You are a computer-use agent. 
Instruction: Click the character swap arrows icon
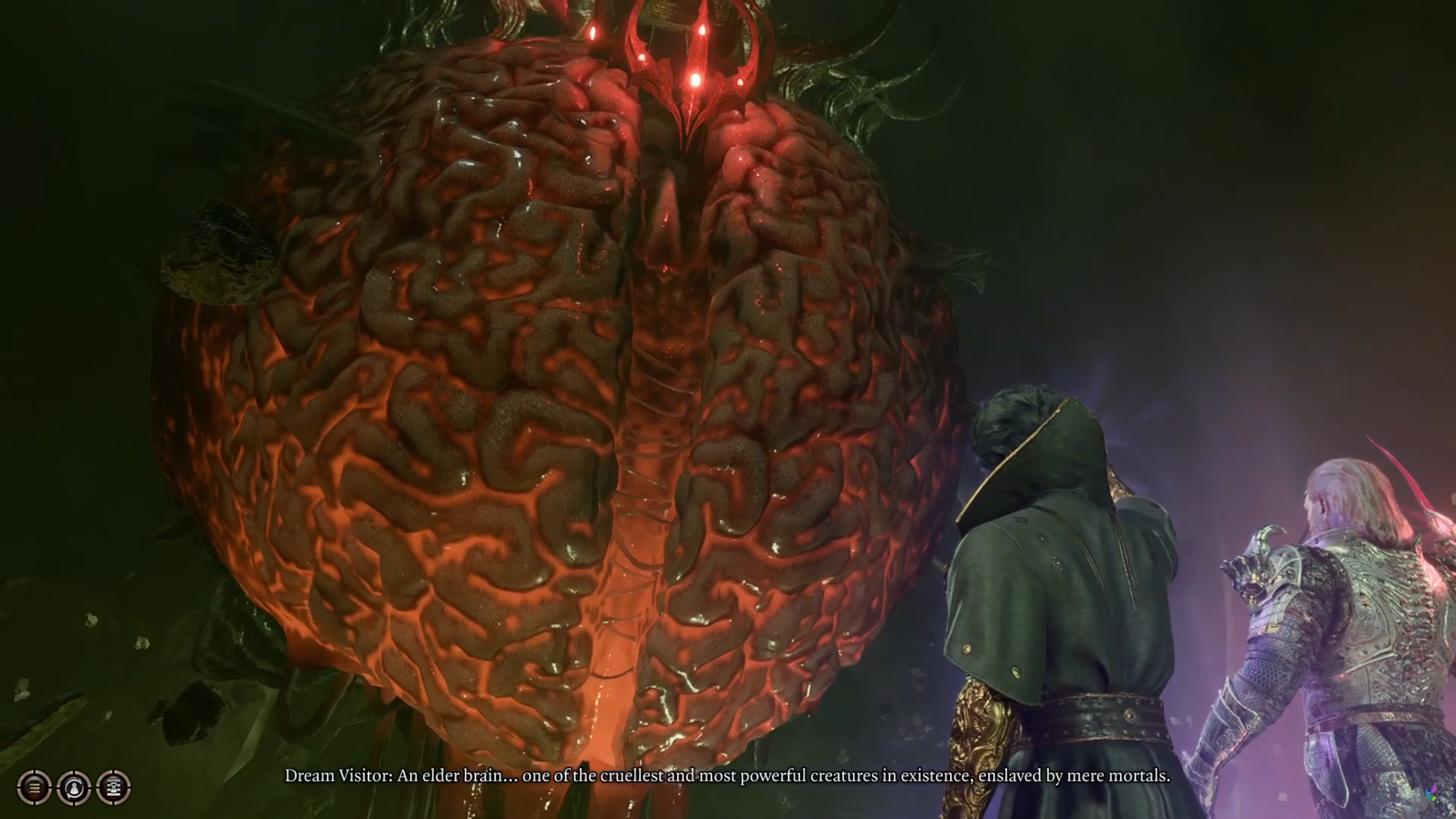point(74,787)
